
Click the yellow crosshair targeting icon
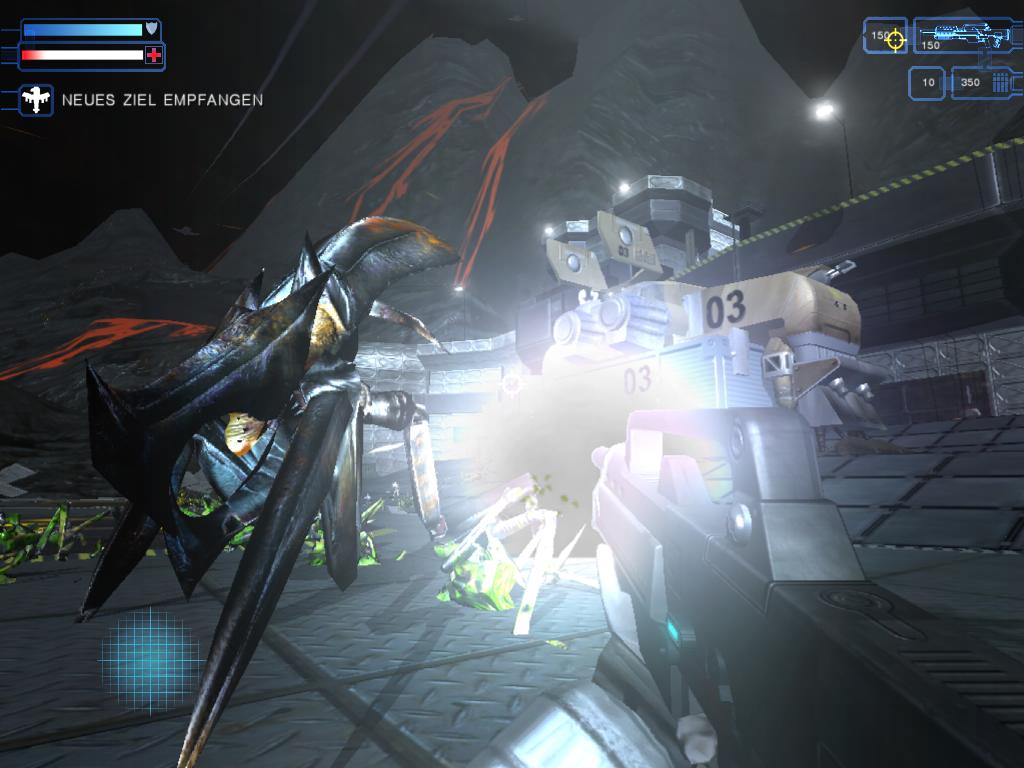[895, 39]
